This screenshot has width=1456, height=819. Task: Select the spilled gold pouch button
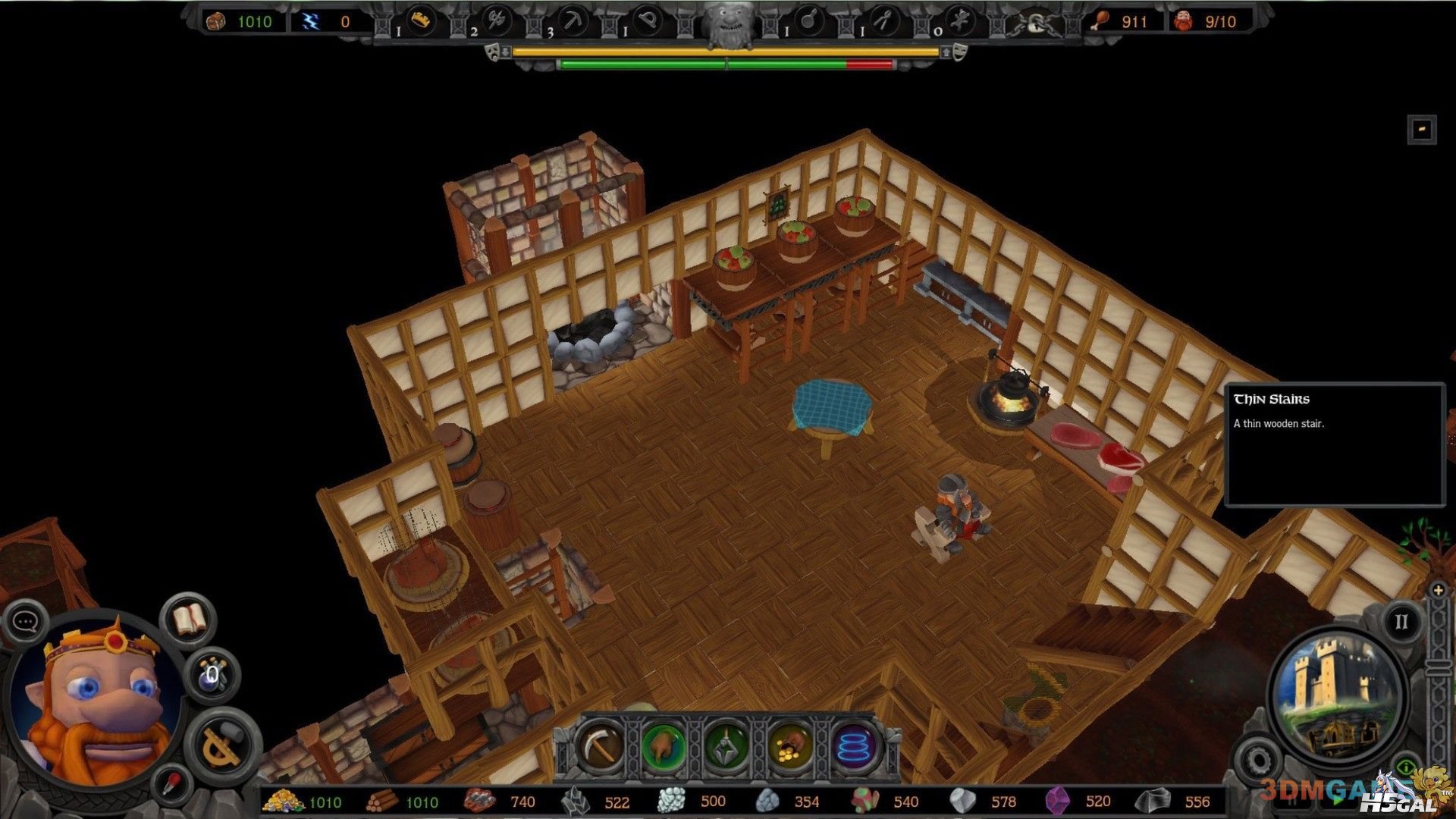click(x=790, y=746)
